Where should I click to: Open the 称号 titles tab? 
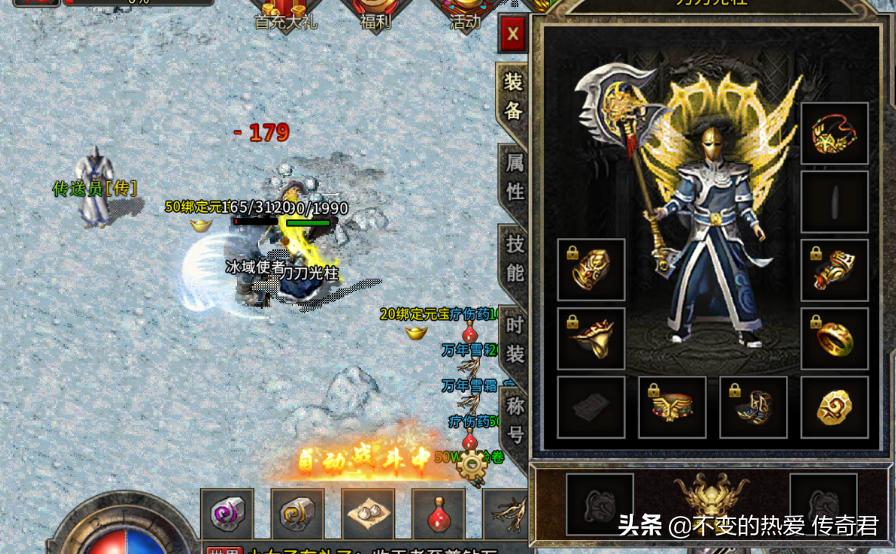point(515,420)
